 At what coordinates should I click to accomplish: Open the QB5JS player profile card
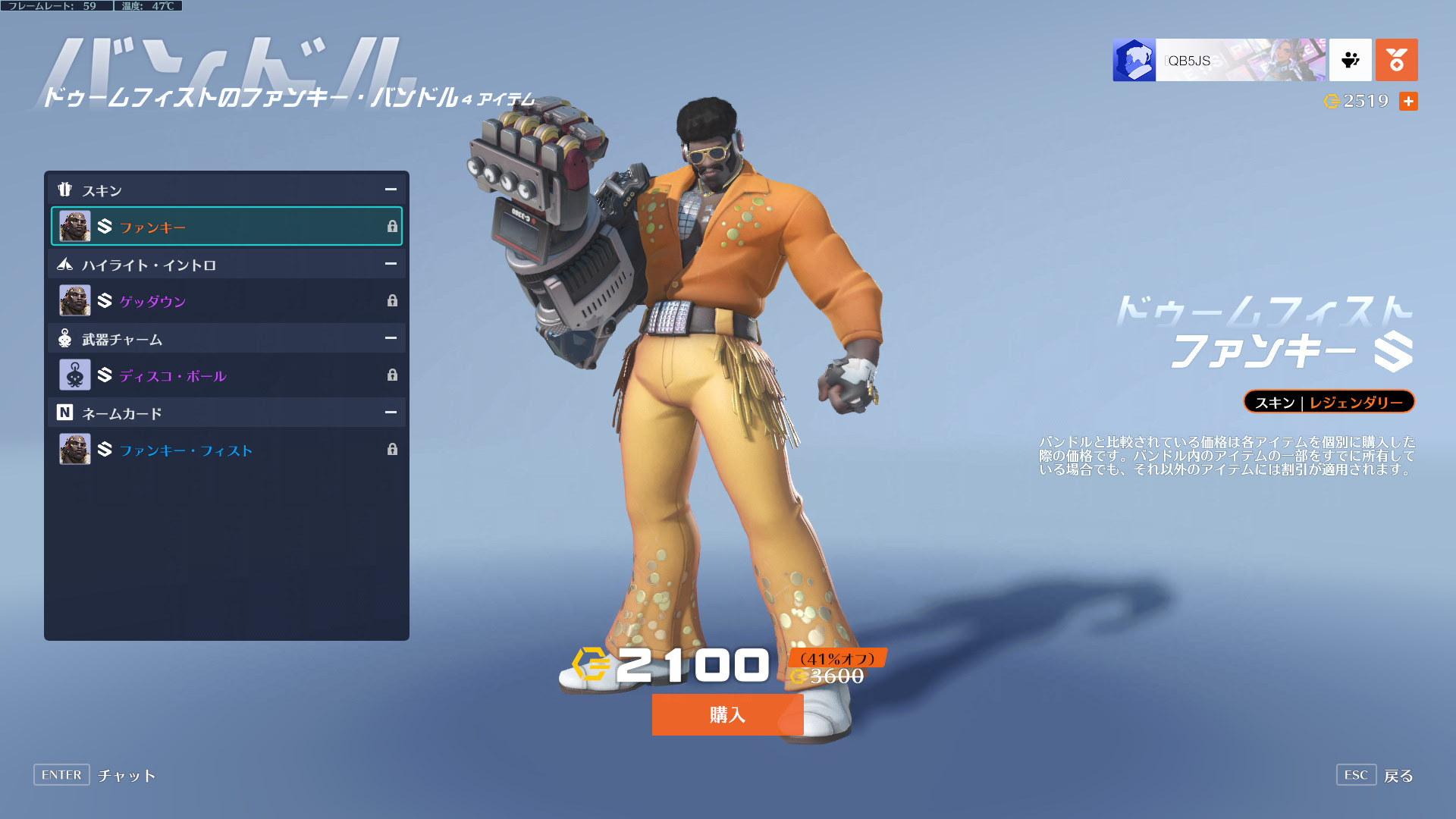click(x=1219, y=60)
